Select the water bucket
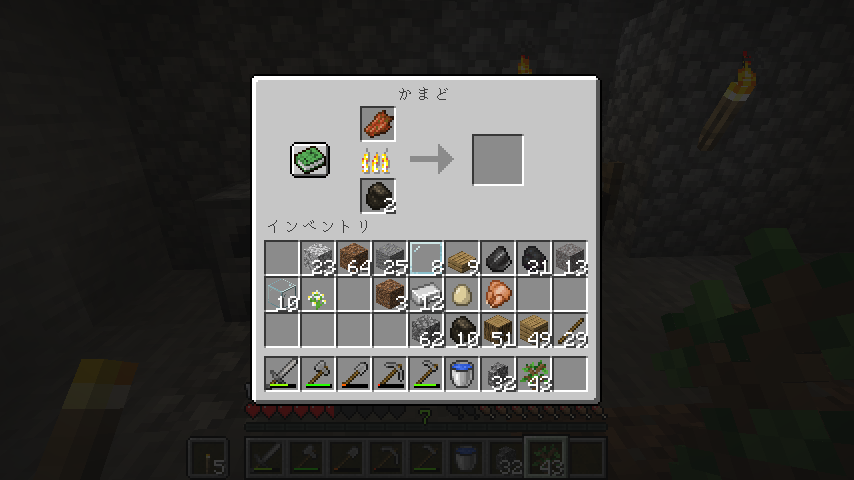The height and width of the screenshot is (480, 854). tap(462, 375)
